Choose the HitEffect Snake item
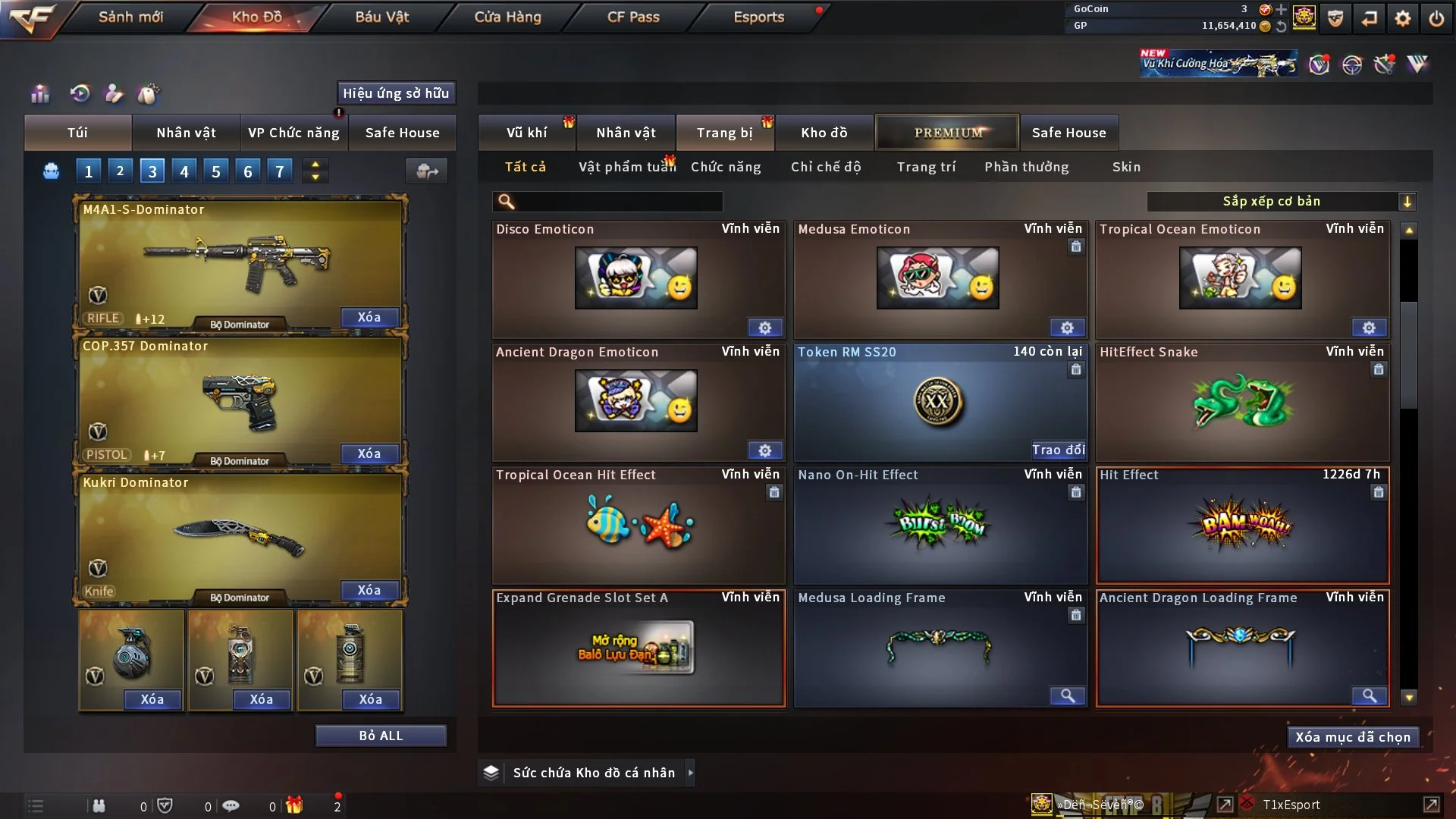1456x819 pixels. pos(1241,402)
